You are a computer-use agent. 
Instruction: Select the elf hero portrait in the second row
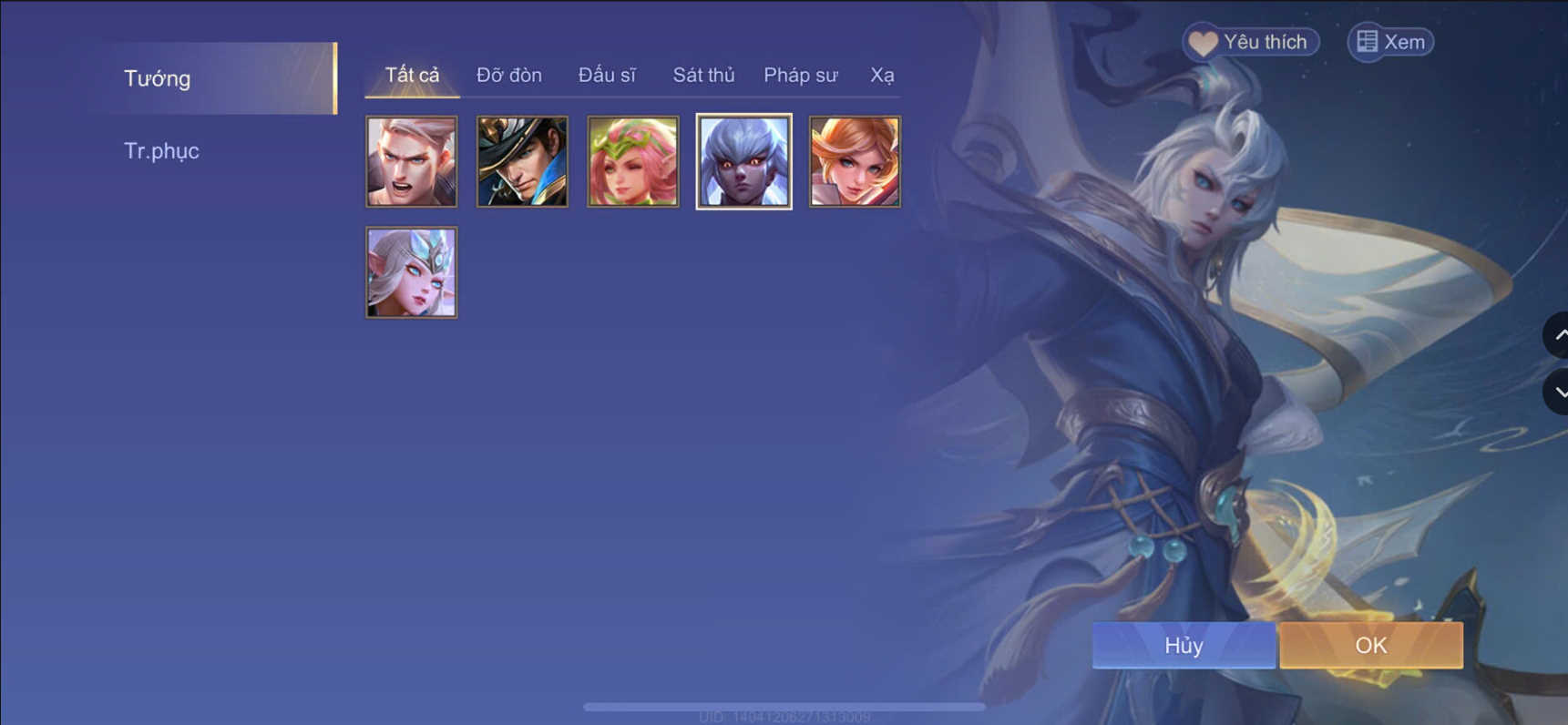[x=411, y=271]
